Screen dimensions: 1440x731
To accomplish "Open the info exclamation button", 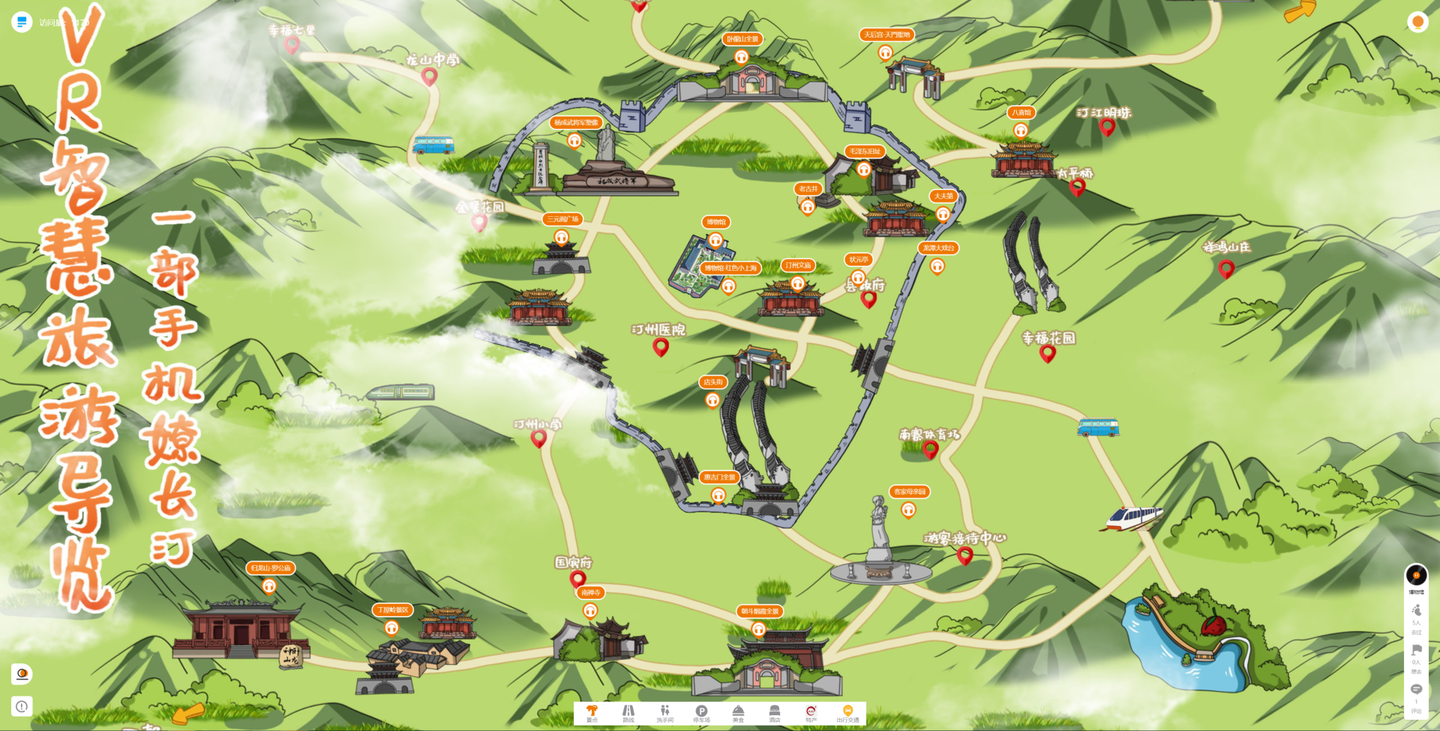I will [x=21, y=706].
